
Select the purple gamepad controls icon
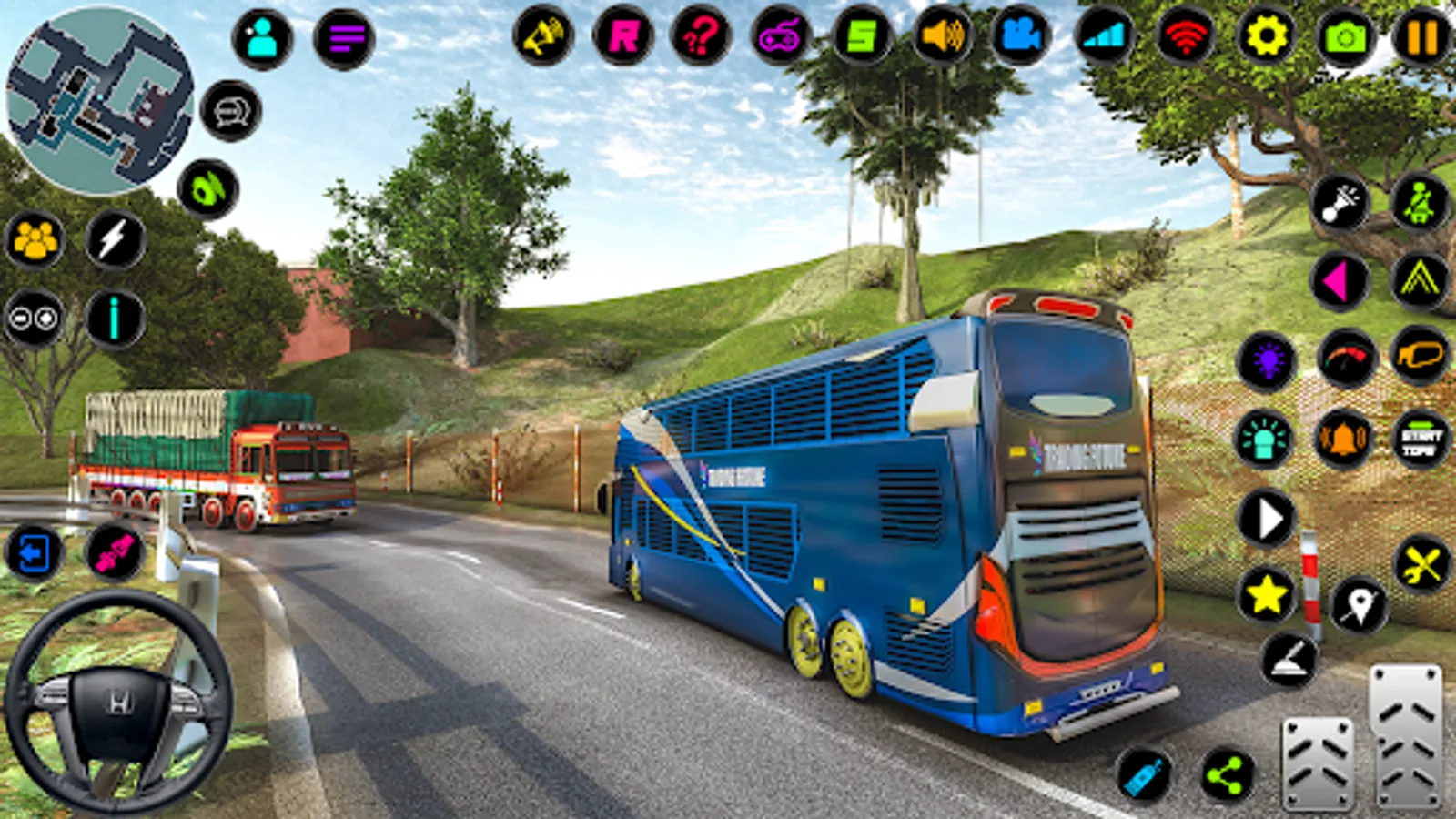click(x=780, y=37)
